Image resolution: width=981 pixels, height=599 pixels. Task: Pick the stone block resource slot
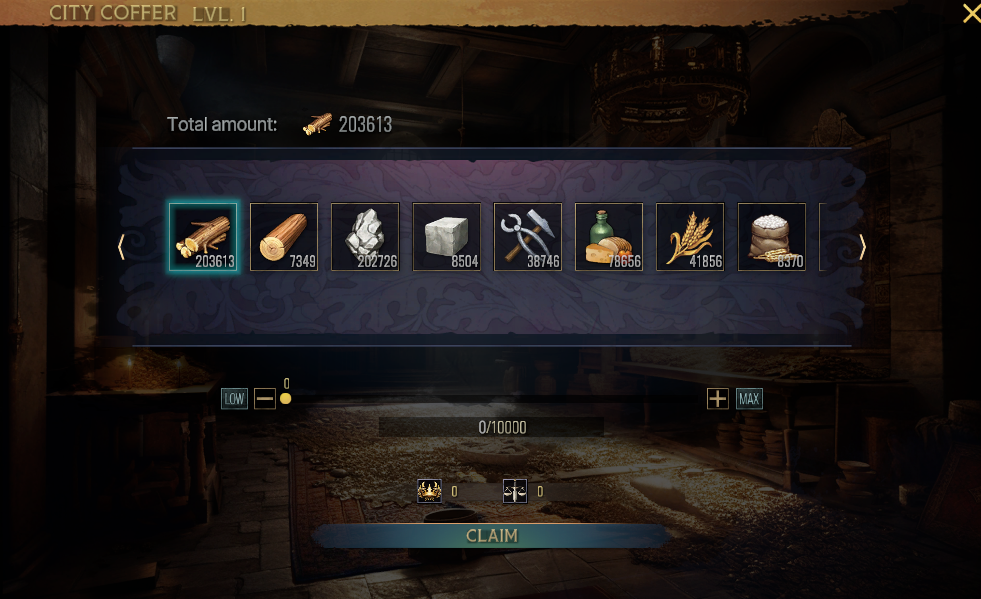pyautogui.click(x=447, y=237)
